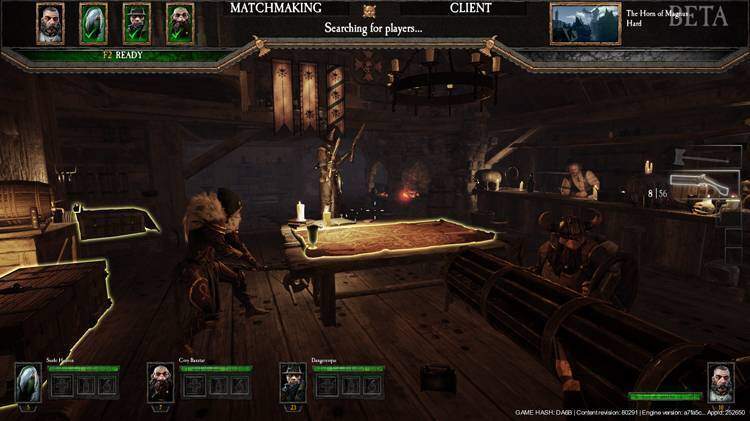The height and width of the screenshot is (421, 750).
Task: Click the Matchmaking header label
Action: (x=276, y=8)
